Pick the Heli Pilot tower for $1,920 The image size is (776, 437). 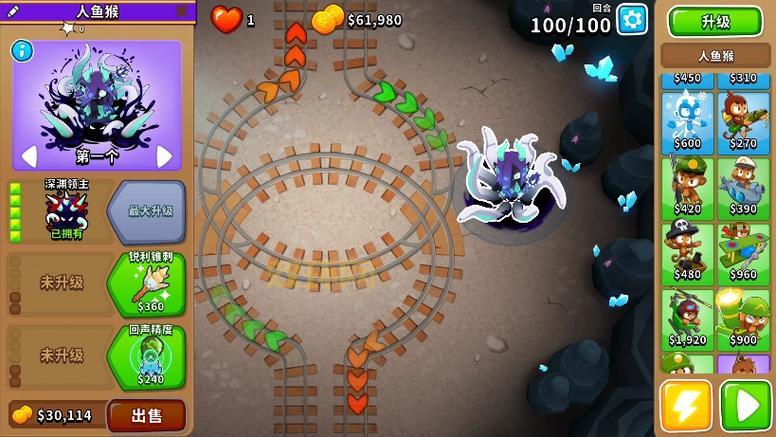click(x=686, y=318)
